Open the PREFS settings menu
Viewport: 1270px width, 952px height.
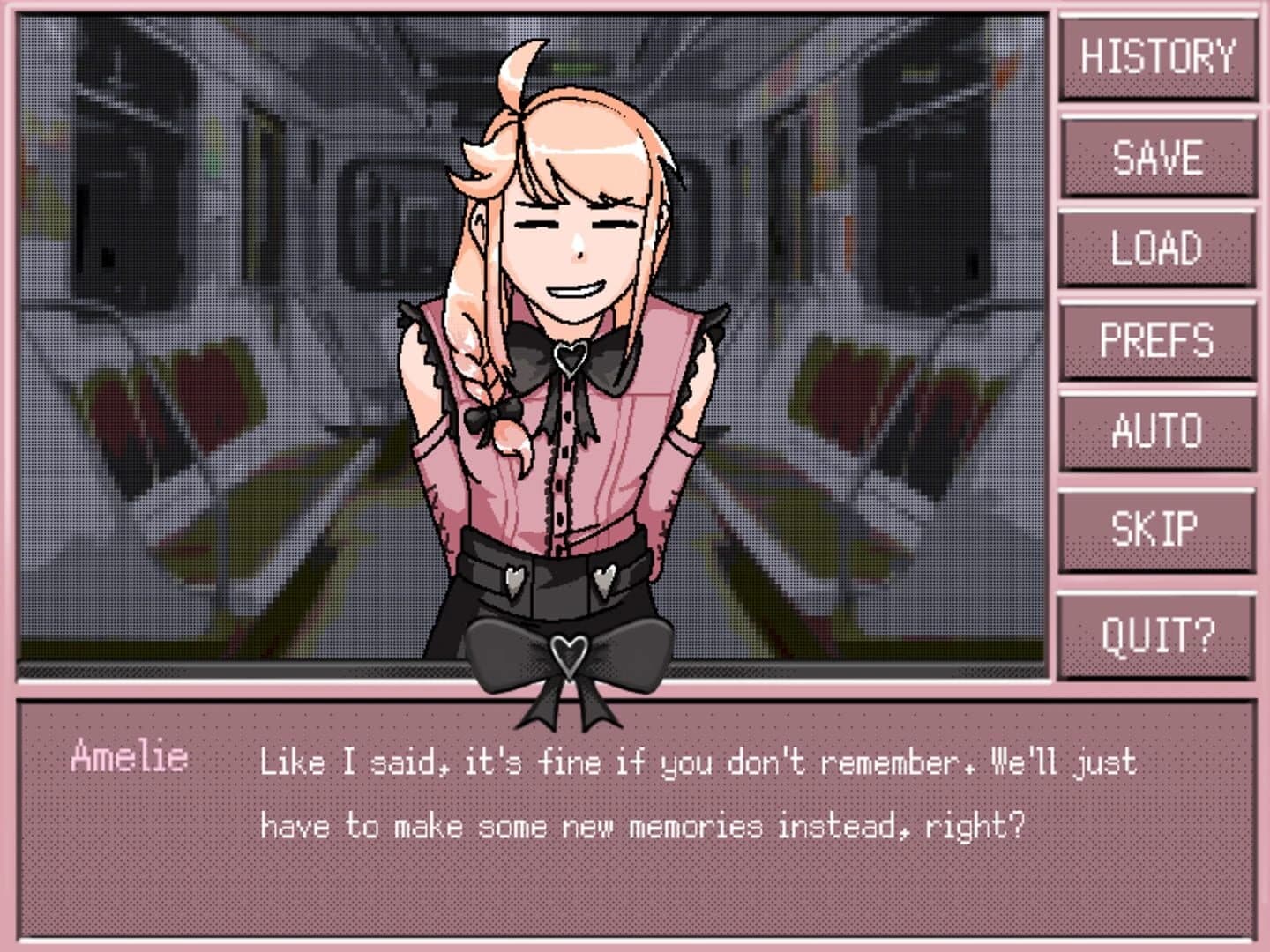pos(1158,340)
